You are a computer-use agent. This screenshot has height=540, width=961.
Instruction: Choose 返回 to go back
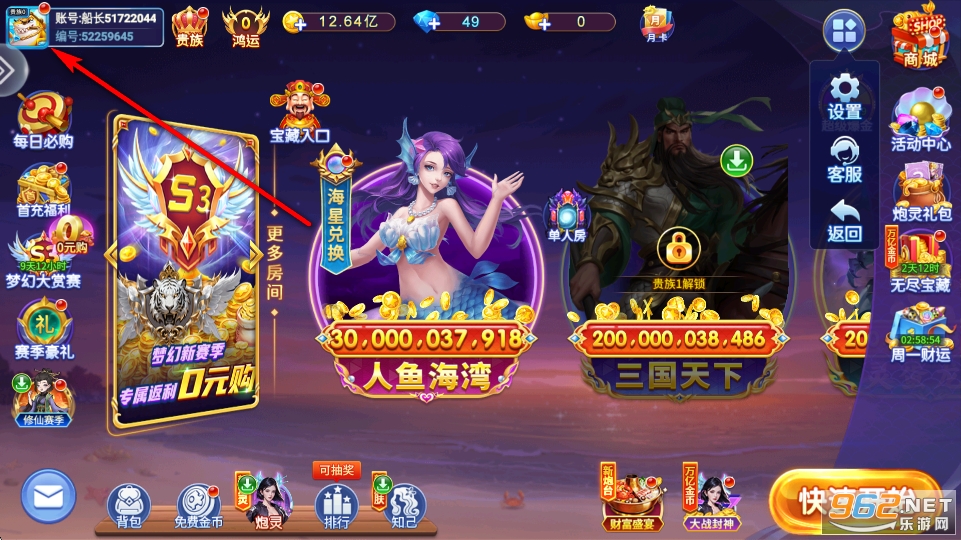coord(845,220)
